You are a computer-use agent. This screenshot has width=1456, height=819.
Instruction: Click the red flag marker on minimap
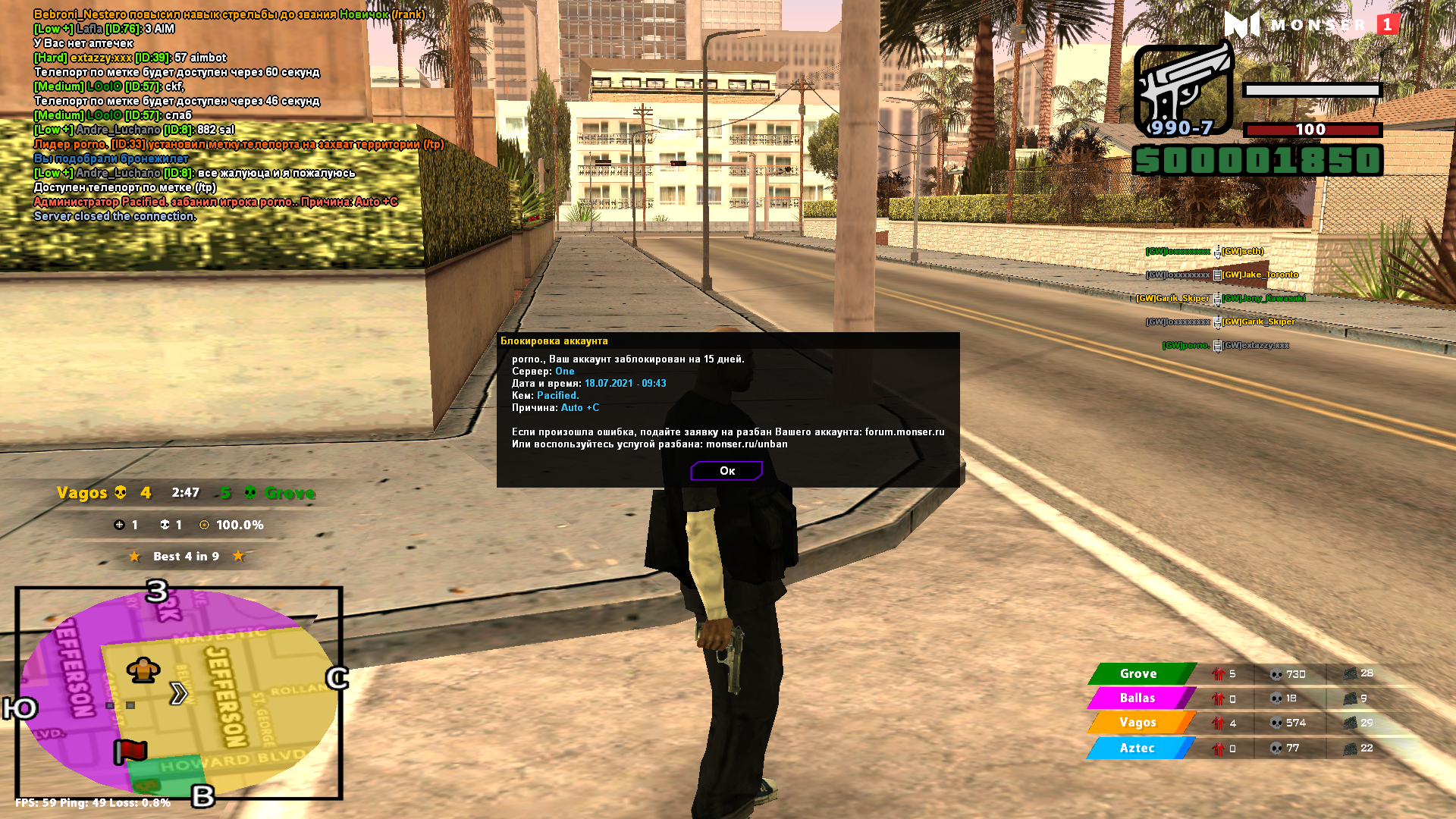pyautogui.click(x=129, y=752)
